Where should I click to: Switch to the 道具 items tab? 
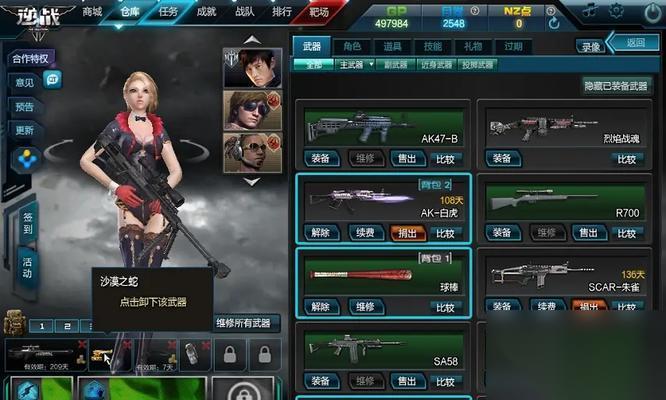pos(392,46)
